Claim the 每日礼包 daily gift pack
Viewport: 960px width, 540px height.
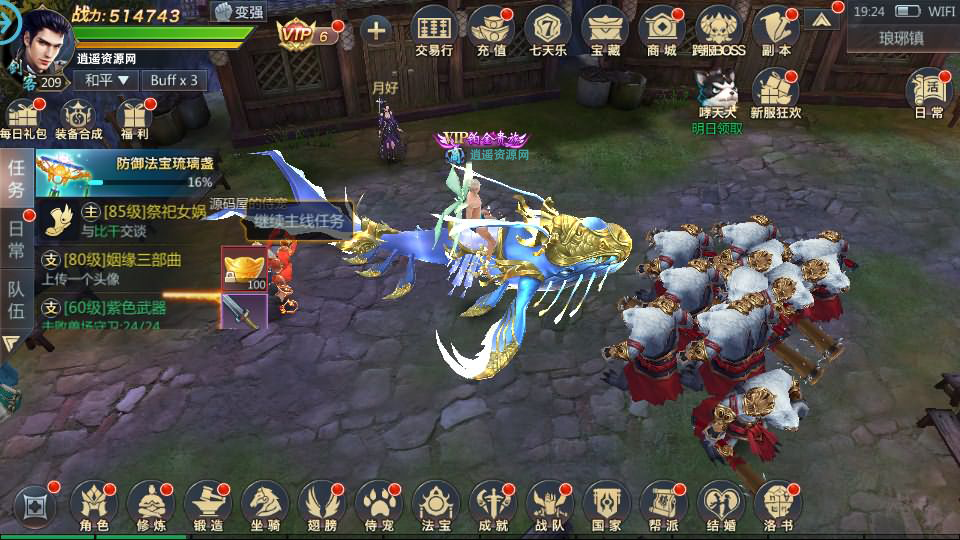pos(23,119)
